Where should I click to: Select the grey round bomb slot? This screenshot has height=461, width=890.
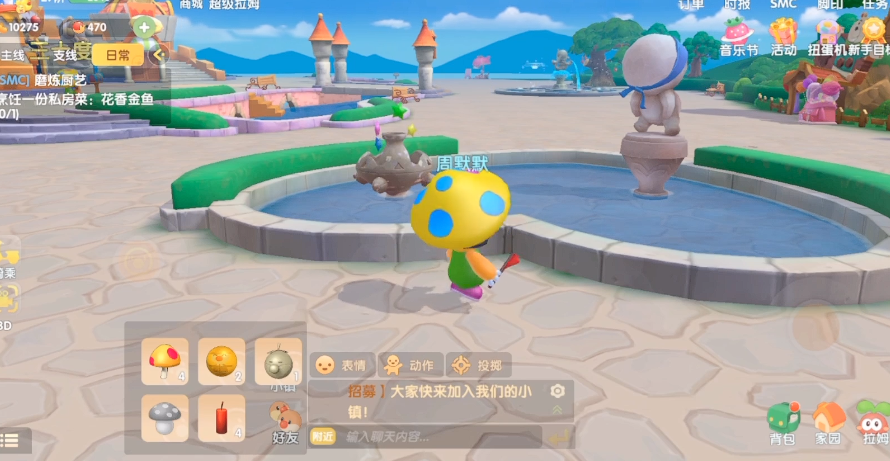coord(277,361)
